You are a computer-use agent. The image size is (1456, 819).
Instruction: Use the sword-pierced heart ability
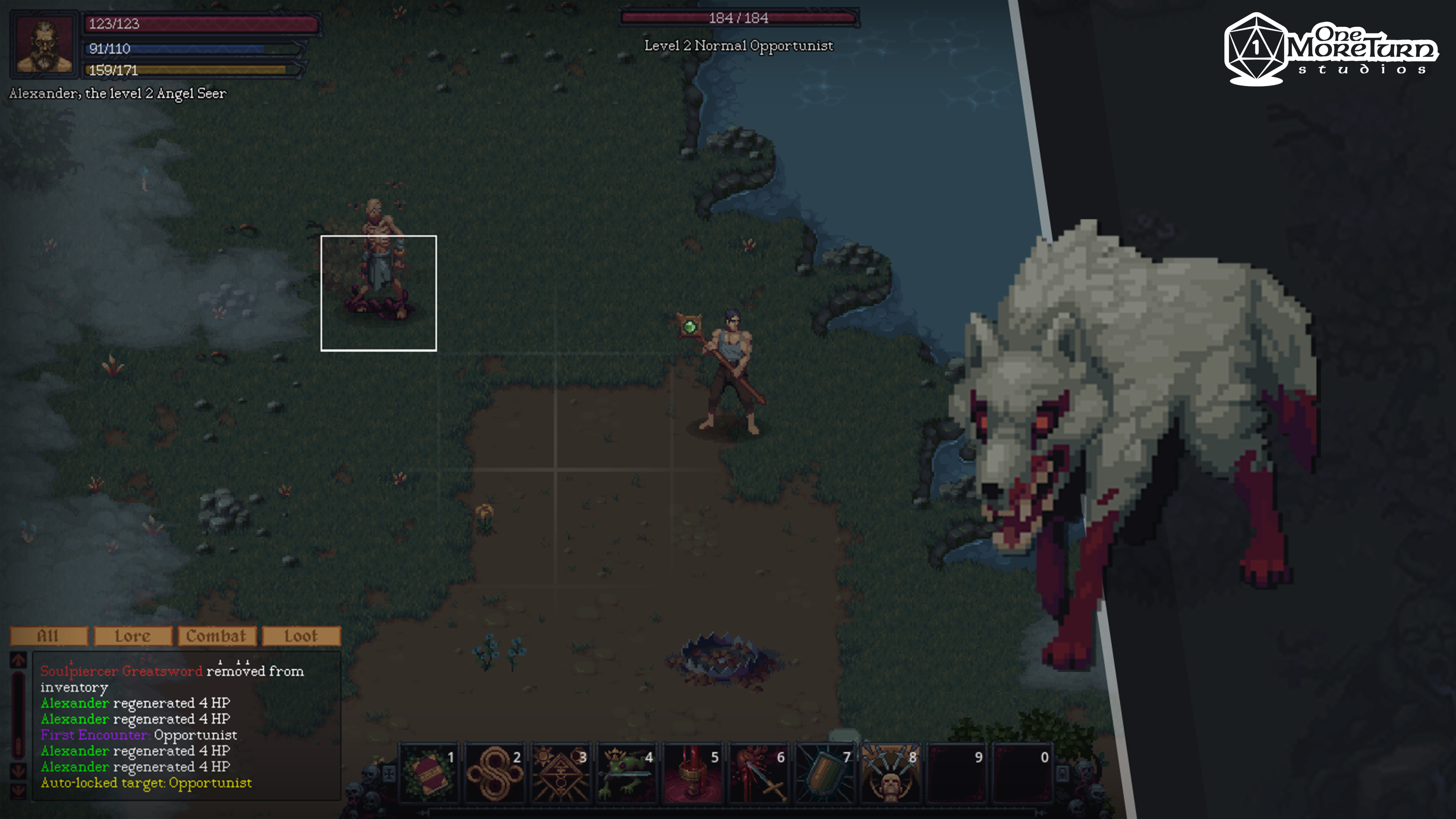758,773
